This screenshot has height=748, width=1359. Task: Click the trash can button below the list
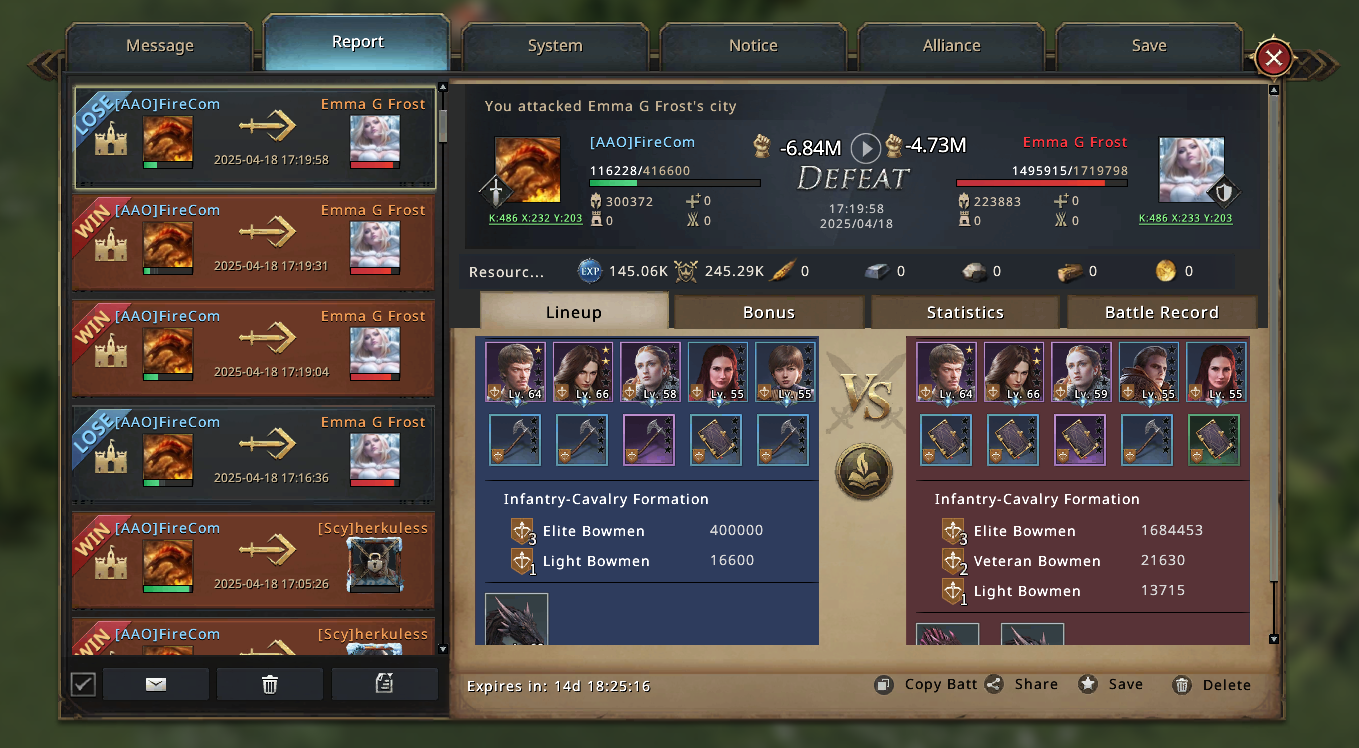(x=269, y=684)
